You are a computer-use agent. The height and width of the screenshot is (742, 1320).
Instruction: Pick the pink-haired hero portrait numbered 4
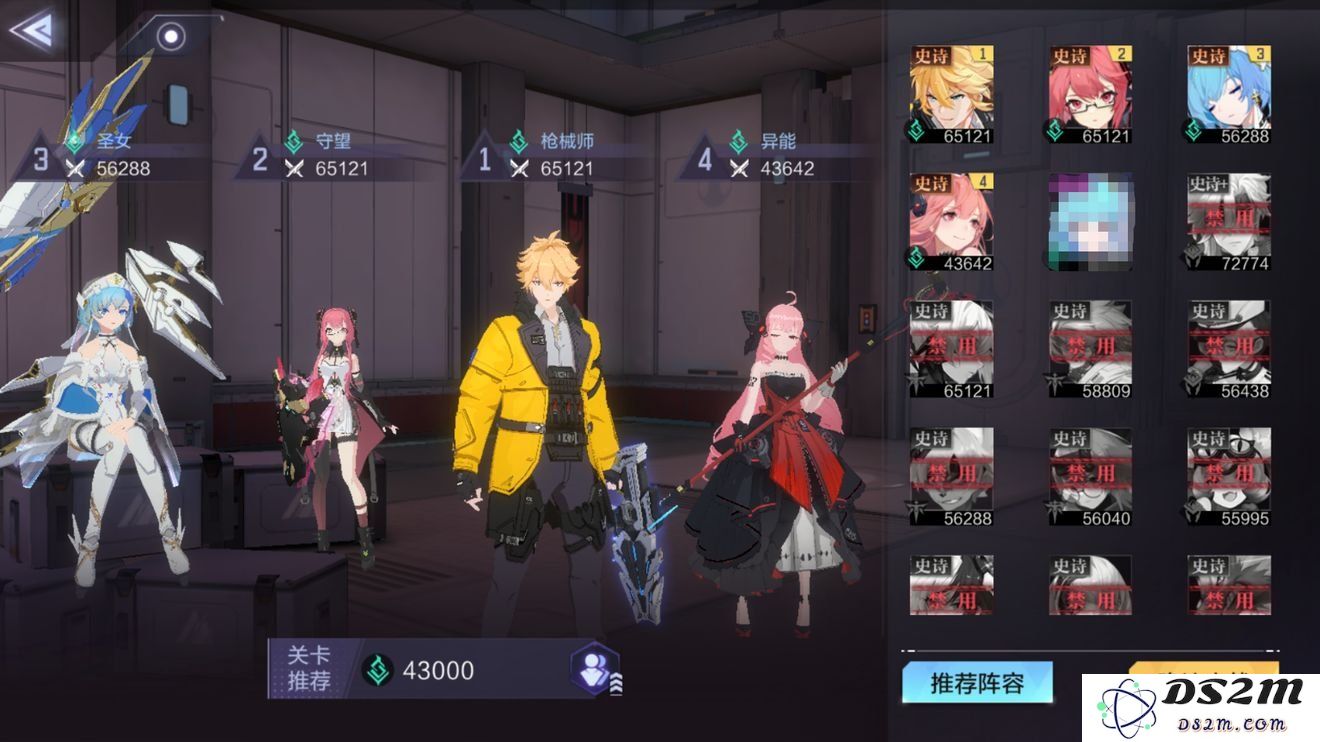pyautogui.click(x=951, y=222)
